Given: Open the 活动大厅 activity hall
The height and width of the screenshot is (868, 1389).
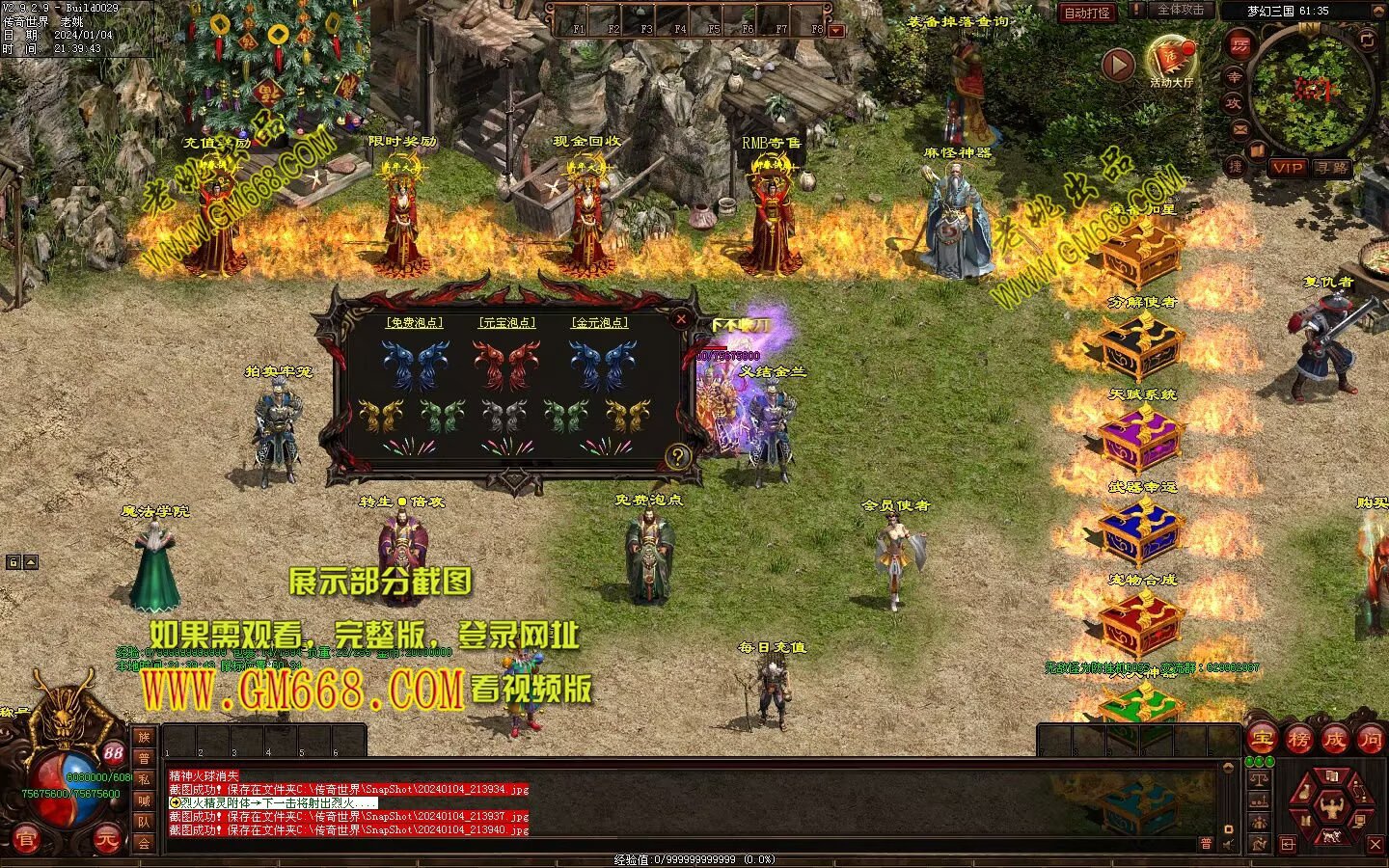Looking at the screenshot, I should point(1171,61).
